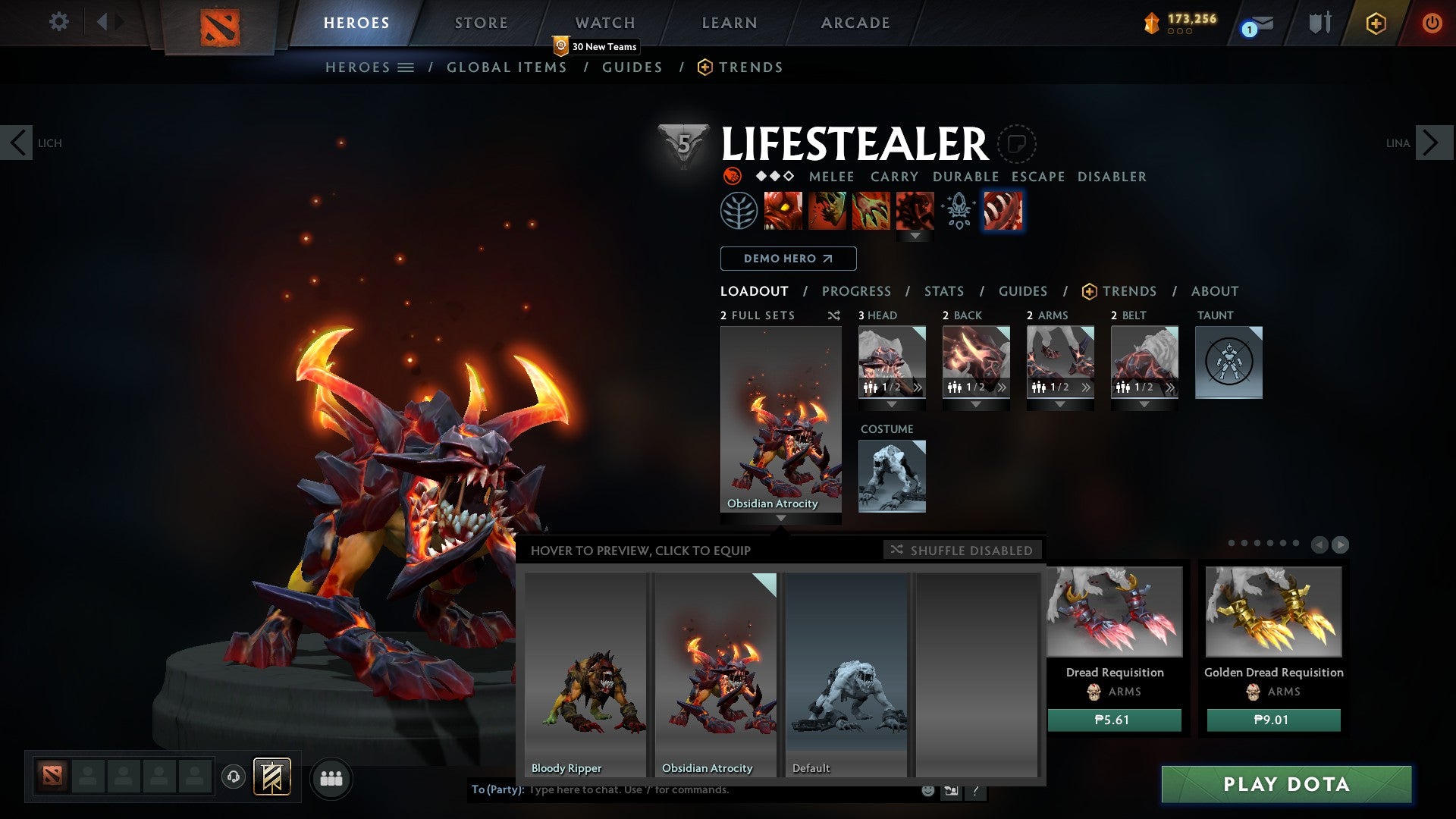
Task: Open the Arcade menu
Action: 855,23
